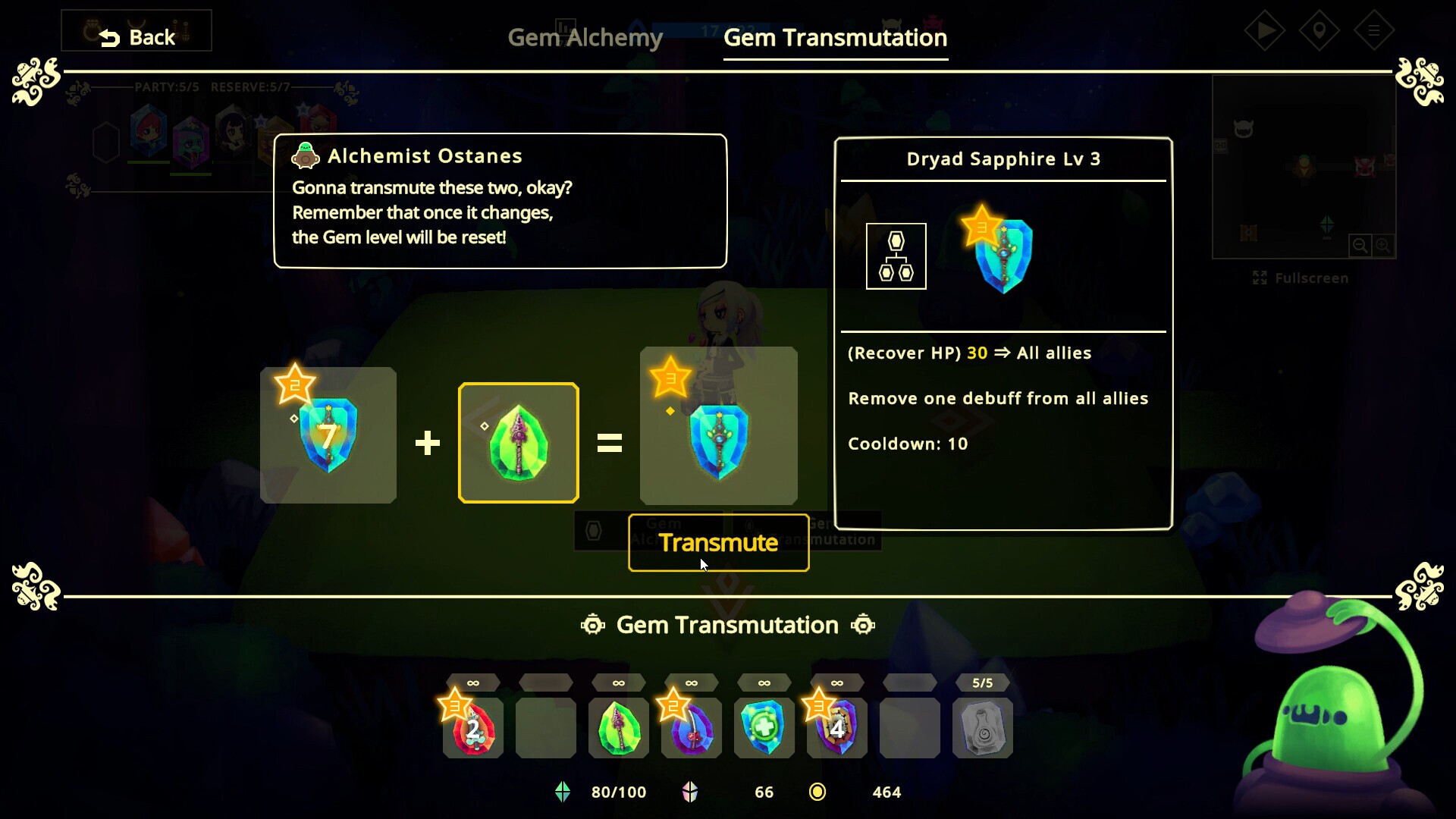
Task: Select the red ruby gem in the tray
Action: point(472,728)
